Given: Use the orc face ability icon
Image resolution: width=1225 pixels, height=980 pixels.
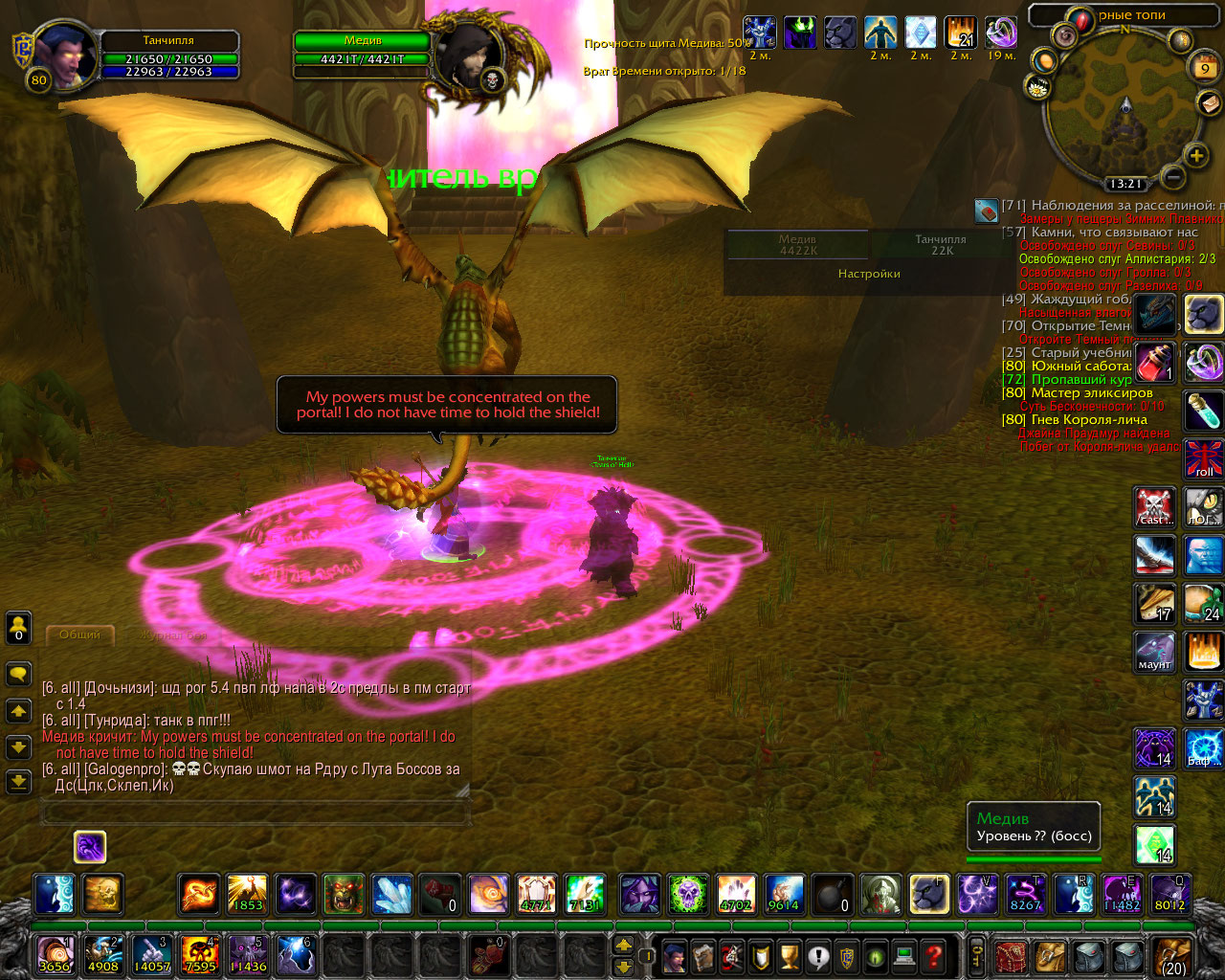Looking at the screenshot, I should pyautogui.click(x=344, y=894).
